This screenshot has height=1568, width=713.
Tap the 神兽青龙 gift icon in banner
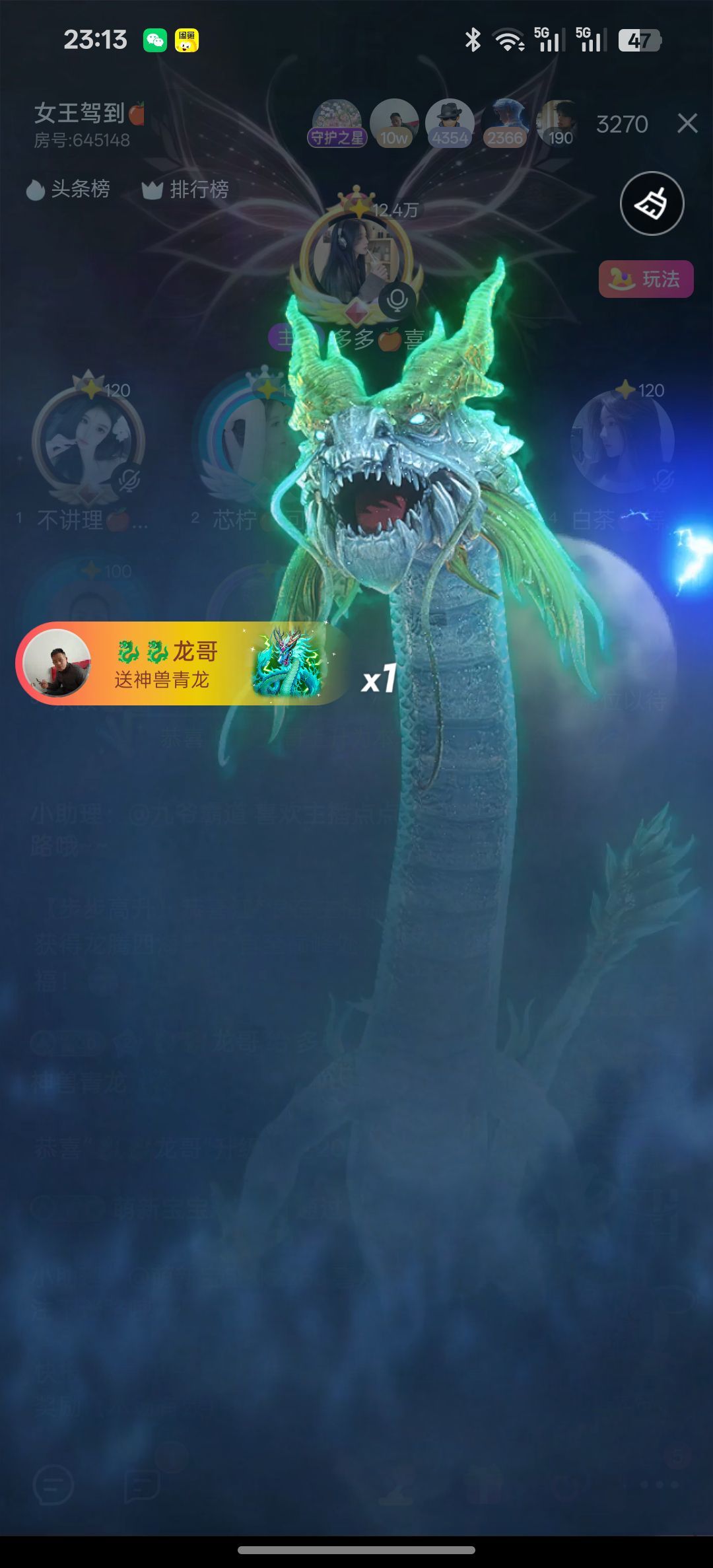pos(287,663)
